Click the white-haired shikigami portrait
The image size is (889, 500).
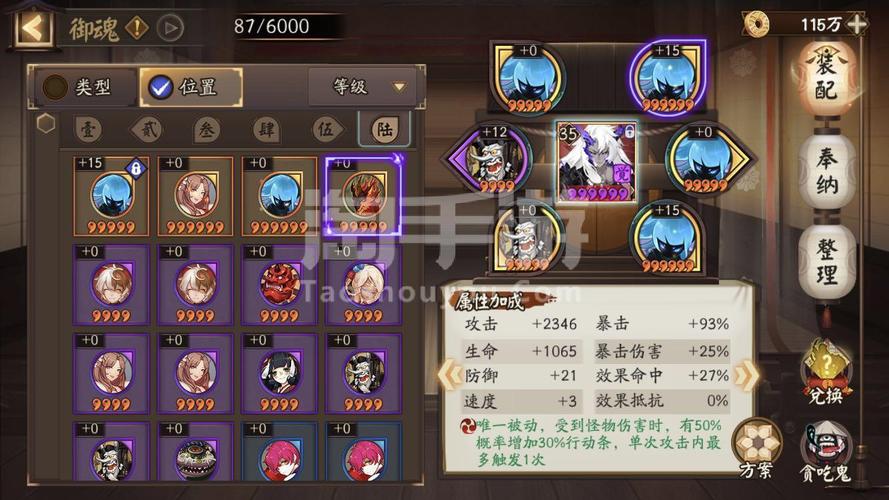[595, 160]
